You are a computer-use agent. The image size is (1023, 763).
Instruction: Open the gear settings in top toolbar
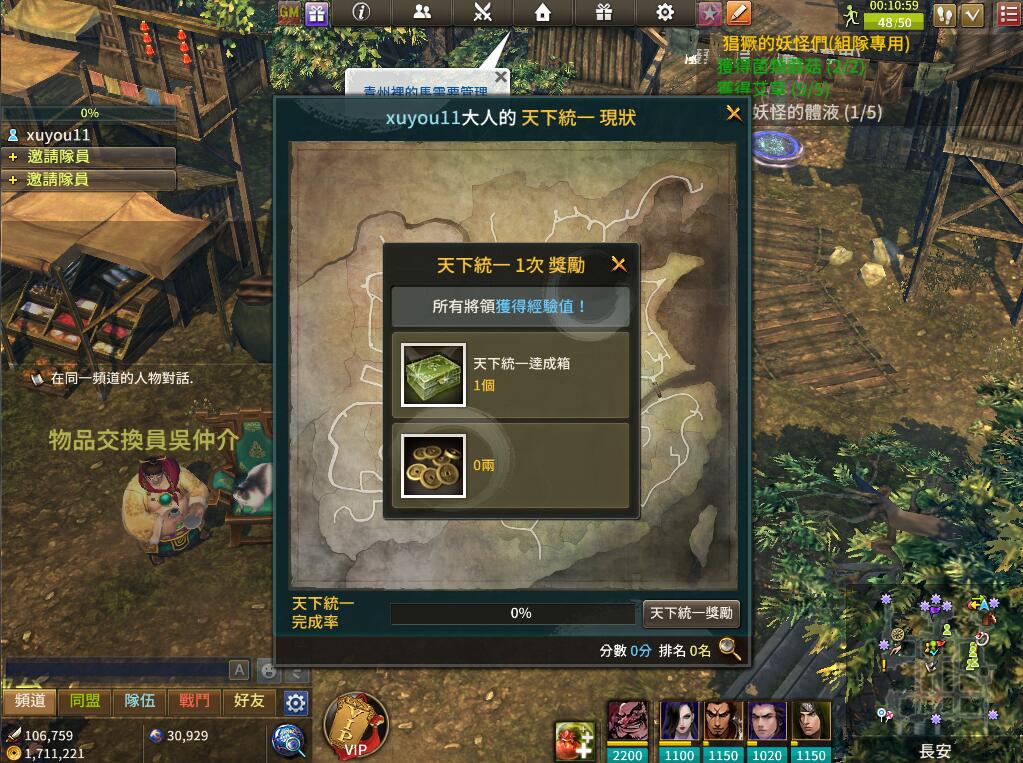pos(665,13)
